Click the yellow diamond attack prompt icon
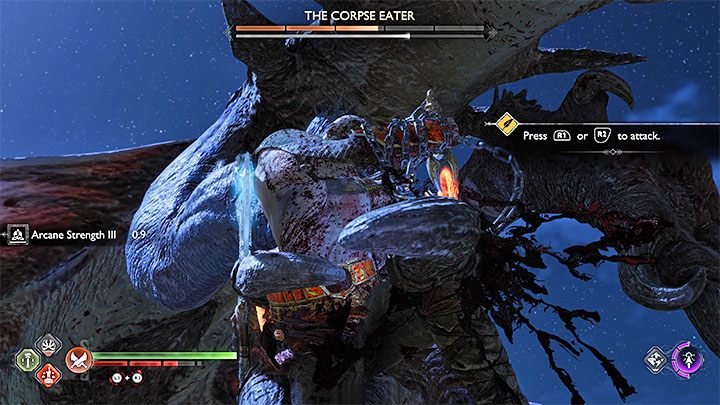 click(506, 126)
